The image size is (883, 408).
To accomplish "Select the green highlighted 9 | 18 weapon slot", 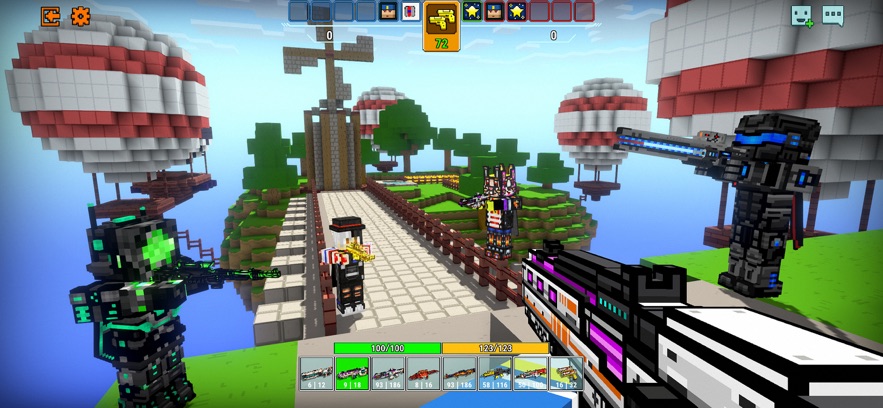I will click(352, 373).
